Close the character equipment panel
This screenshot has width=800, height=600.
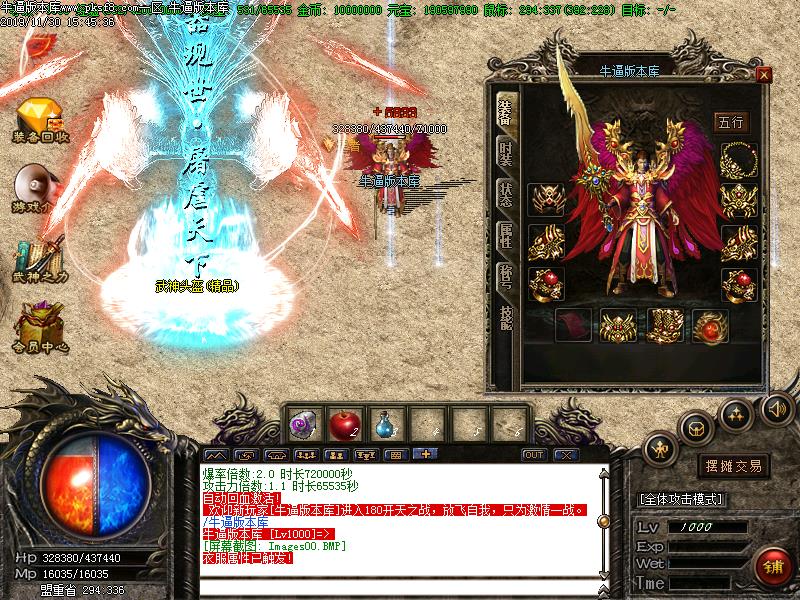pyautogui.click(x=764, y=74)
